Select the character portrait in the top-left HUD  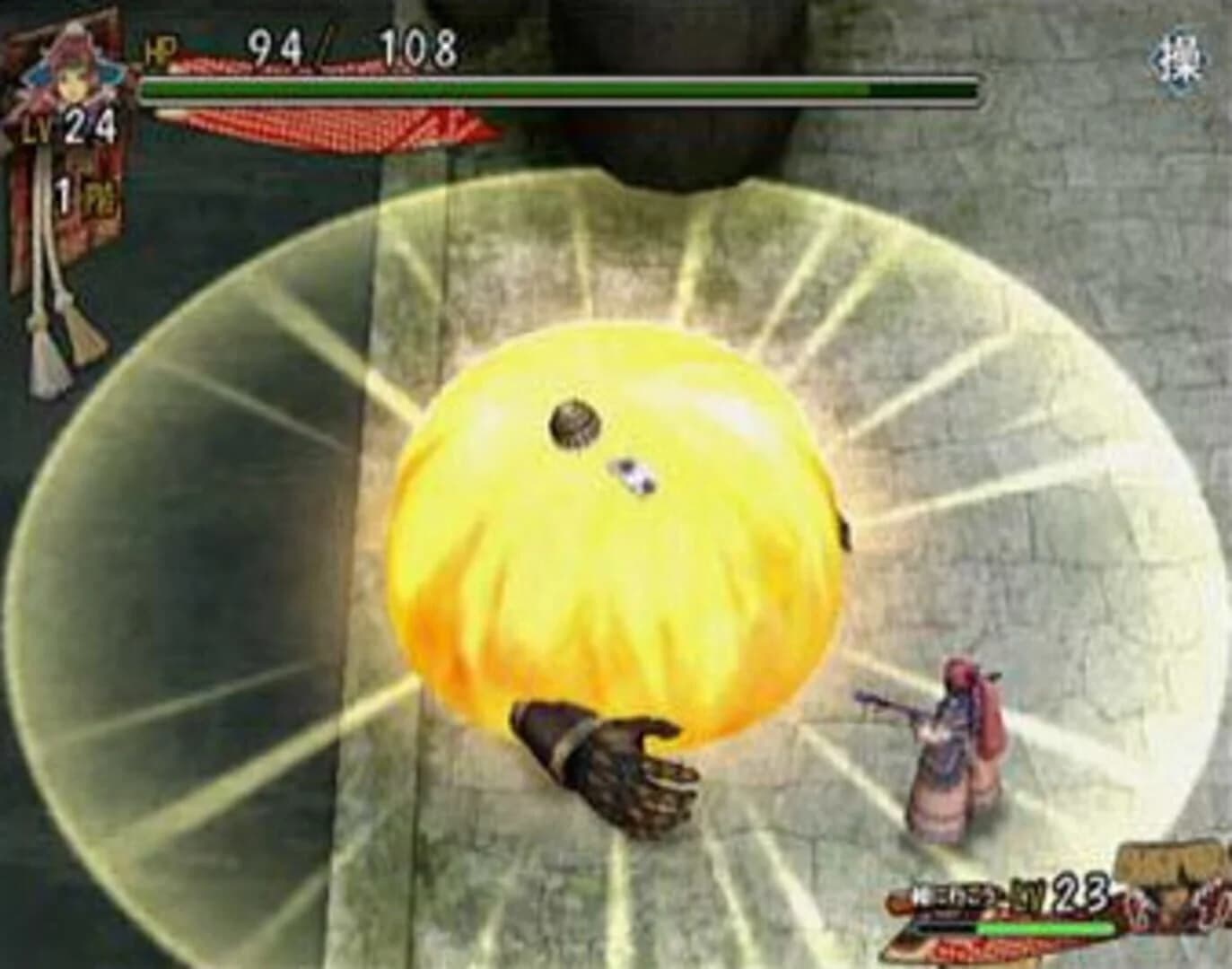coord(67,63)
